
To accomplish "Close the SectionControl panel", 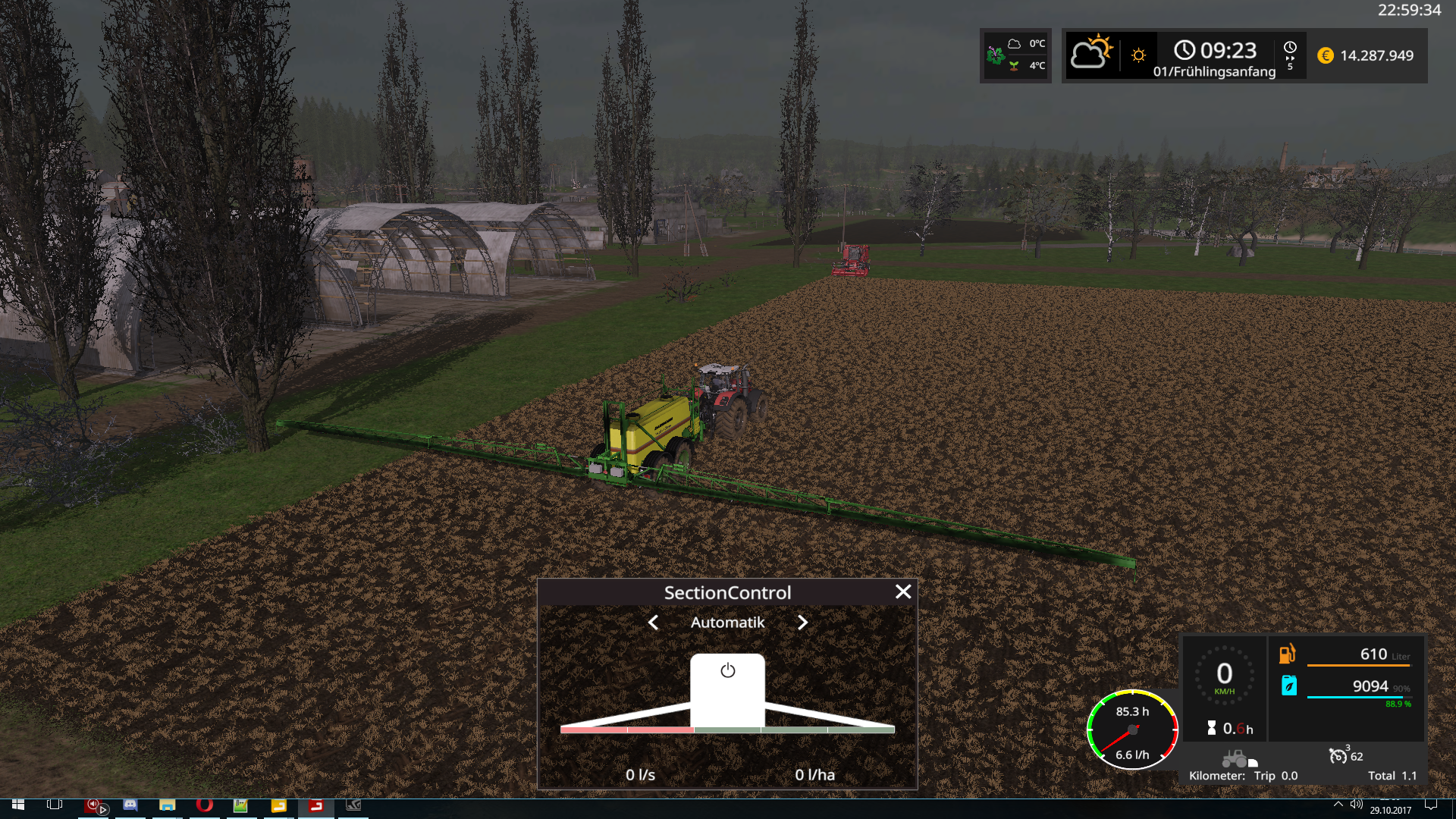I will pyautogui.click(x=902, y=592).
